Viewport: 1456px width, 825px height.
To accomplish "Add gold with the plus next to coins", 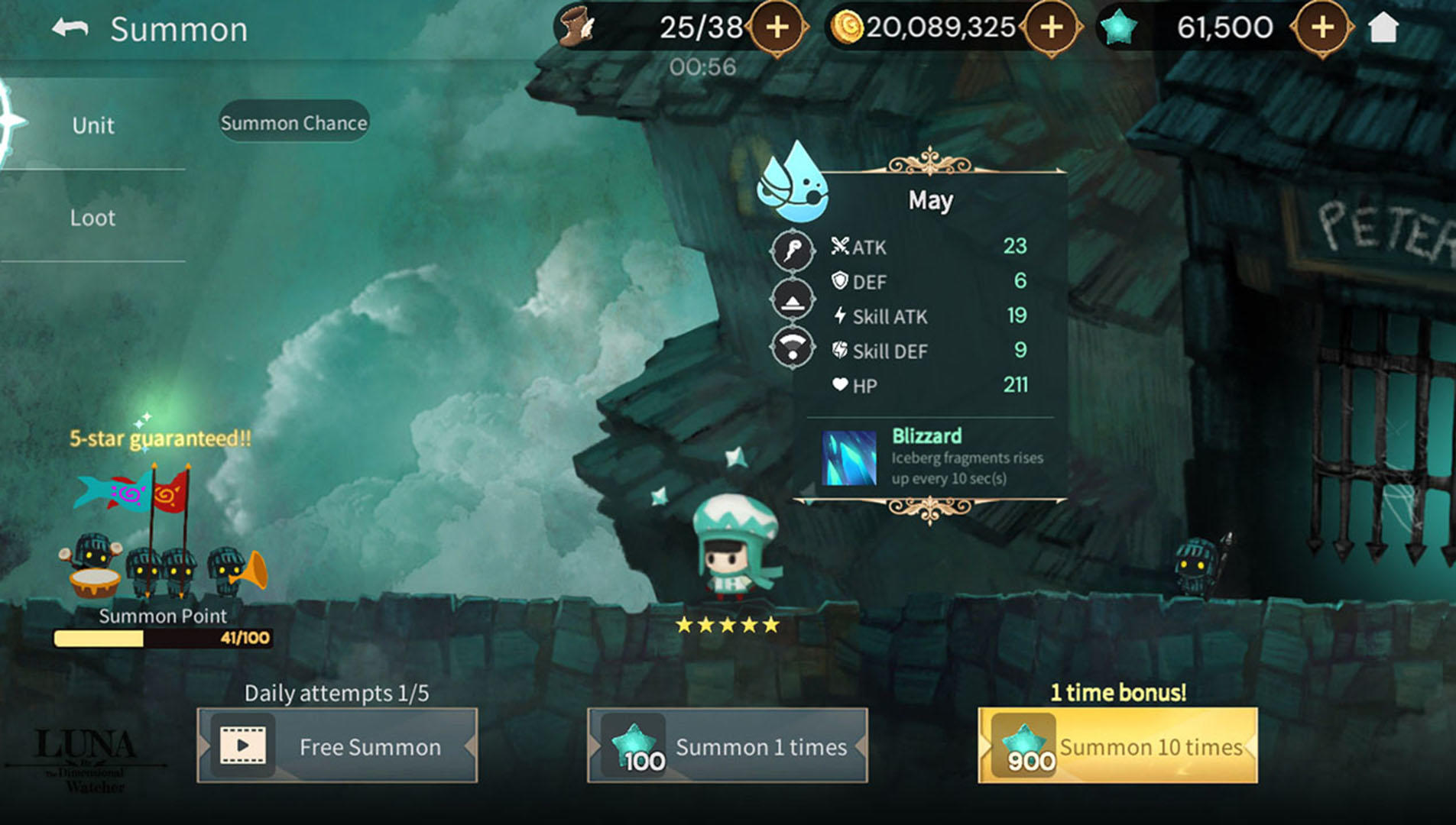I will point(1051,29).
